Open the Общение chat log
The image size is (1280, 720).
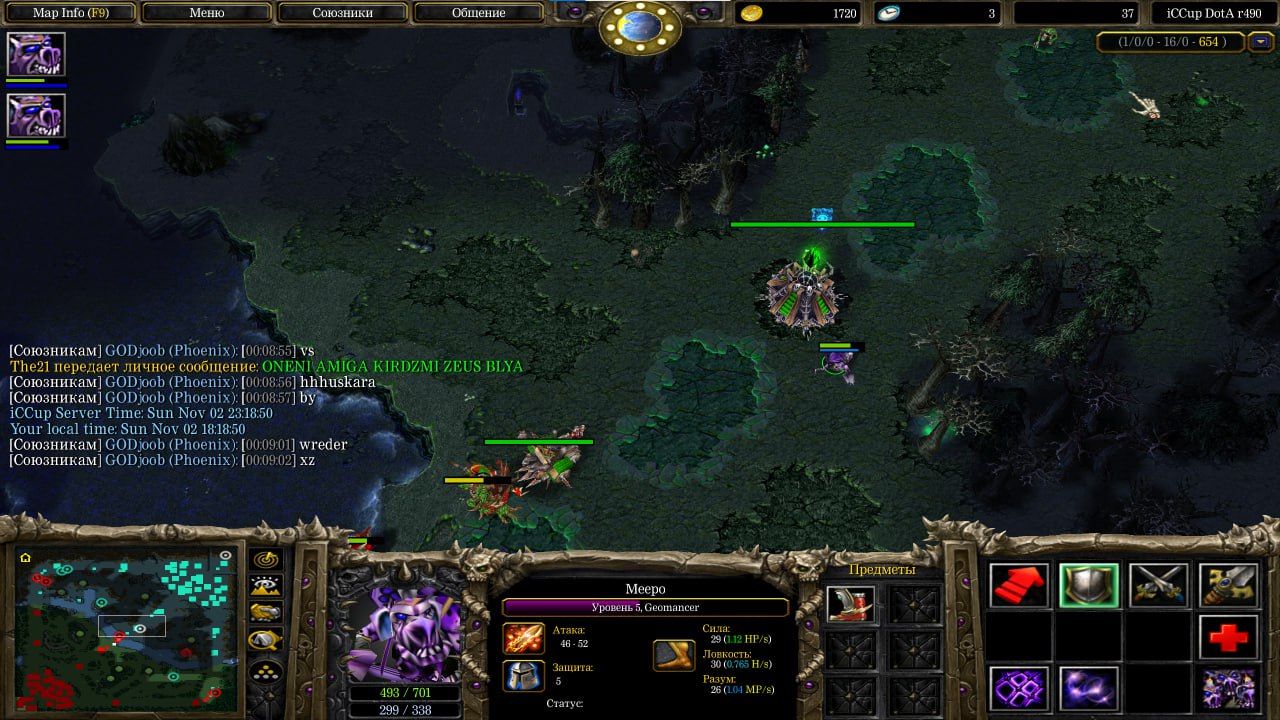pyautogui.click(x=478, y=13)
